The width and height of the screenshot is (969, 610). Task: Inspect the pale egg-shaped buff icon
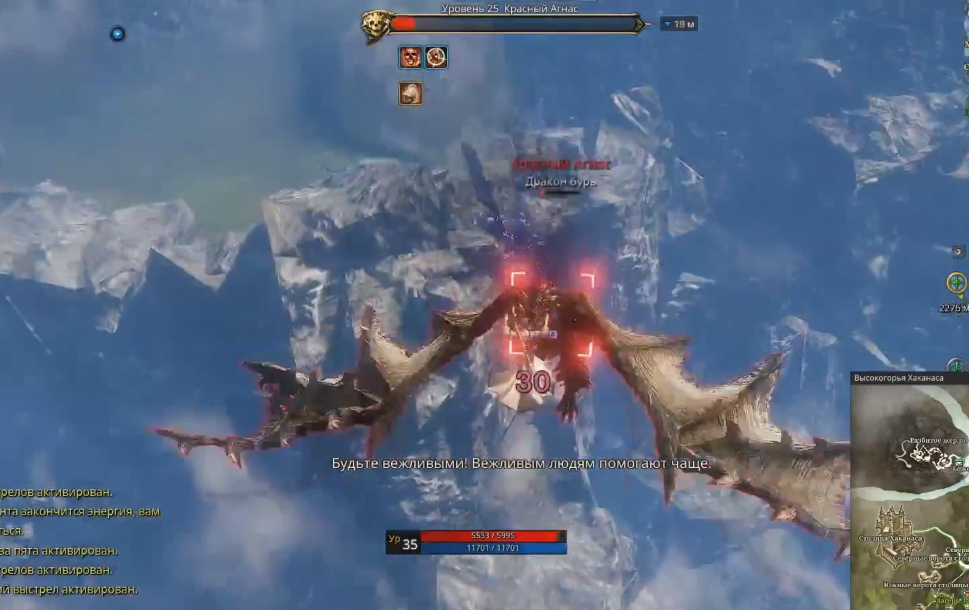(410, 94)
